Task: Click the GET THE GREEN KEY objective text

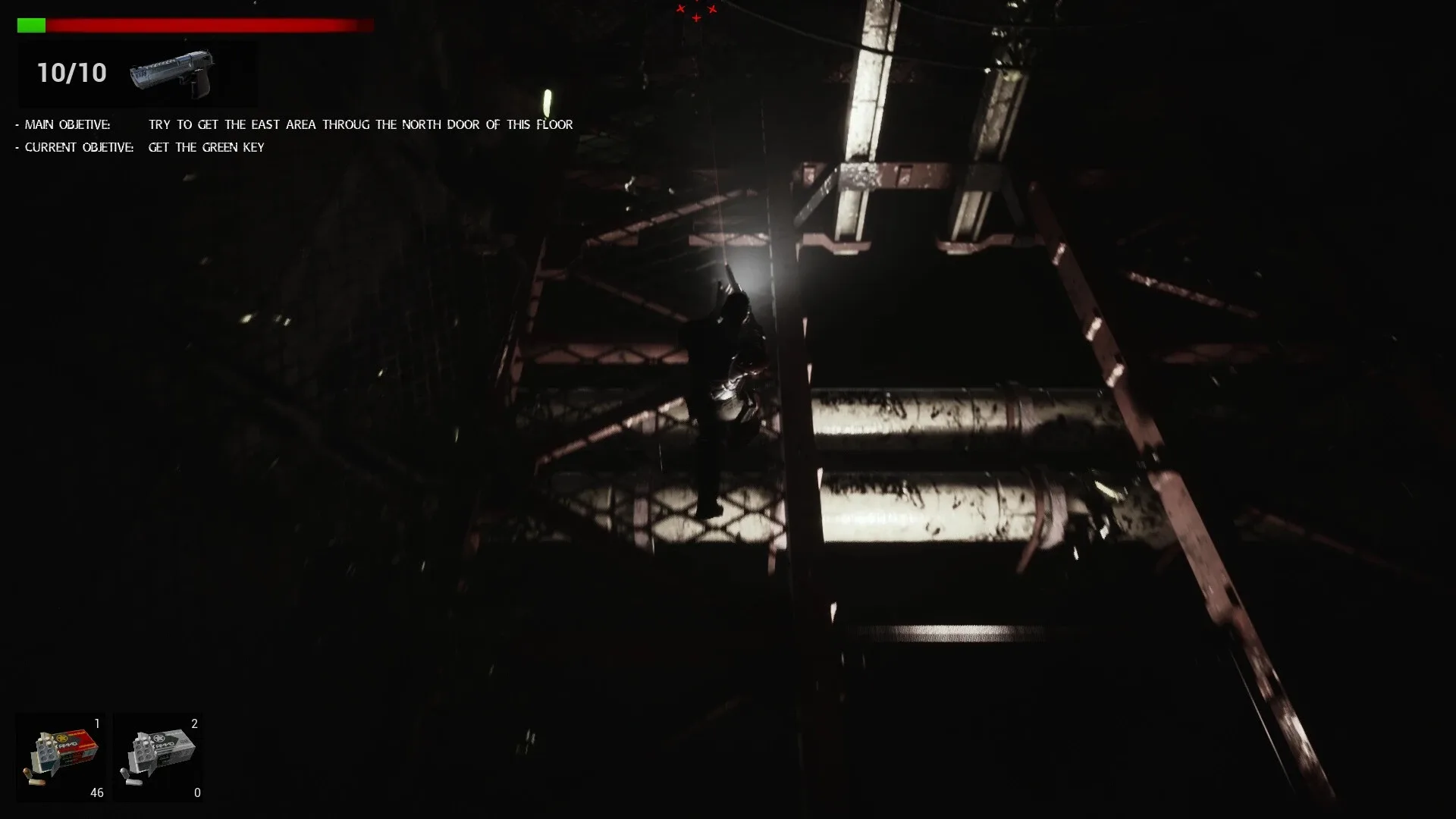Action: (206, 147)
